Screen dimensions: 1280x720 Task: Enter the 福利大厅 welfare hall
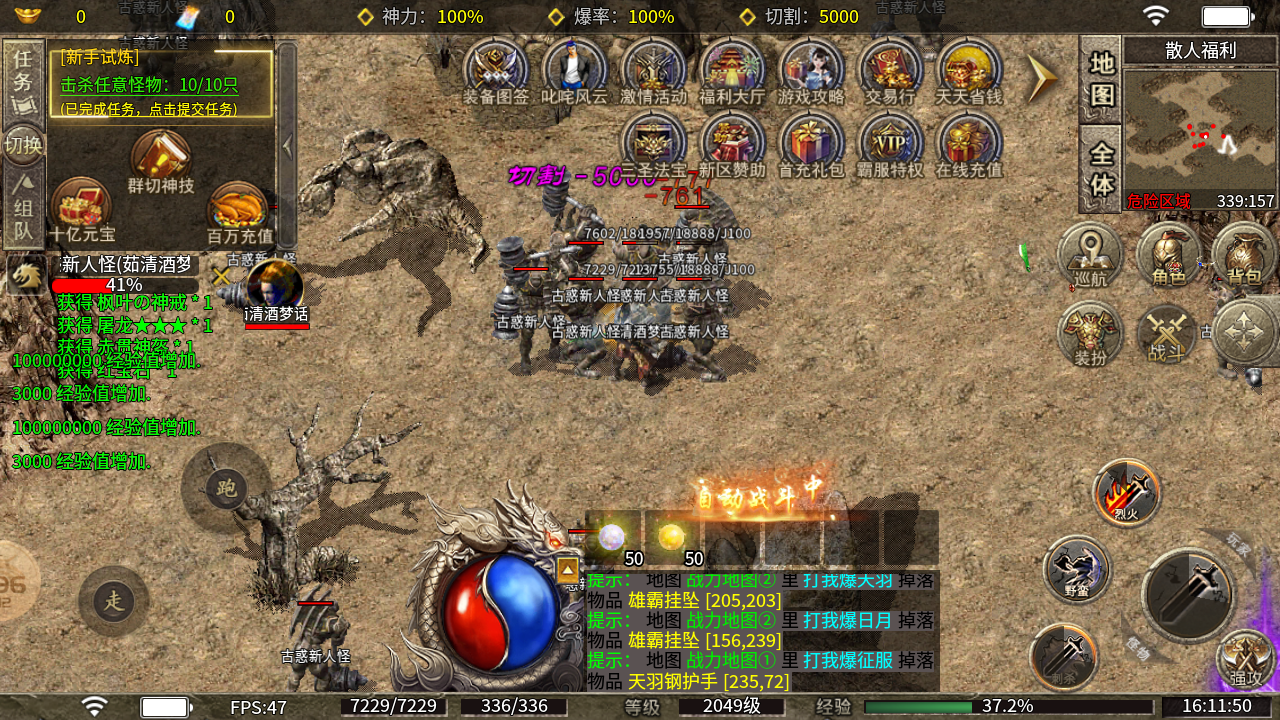click(x=732, y=71)
